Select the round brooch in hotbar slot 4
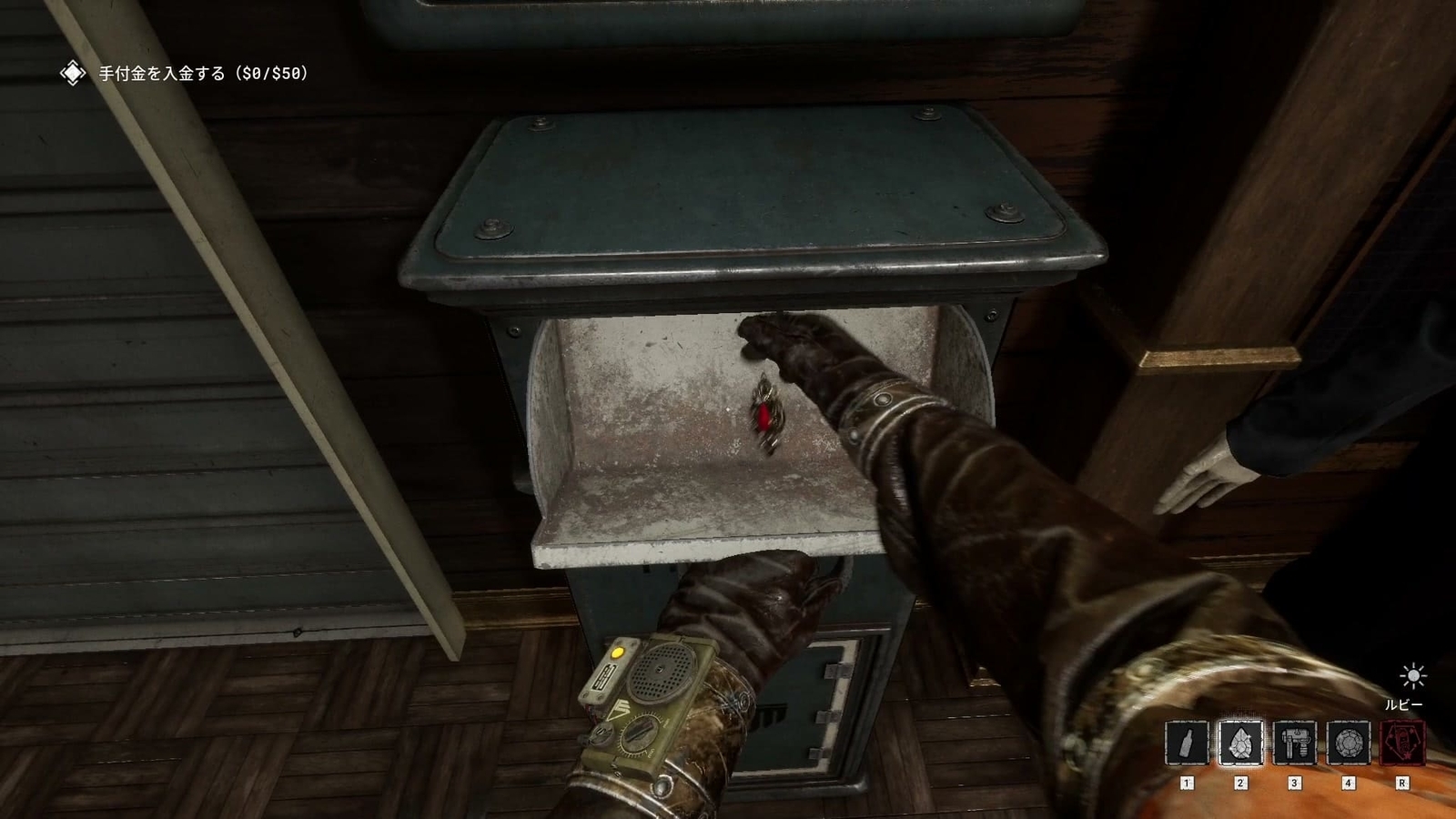 pos(1349,743)
